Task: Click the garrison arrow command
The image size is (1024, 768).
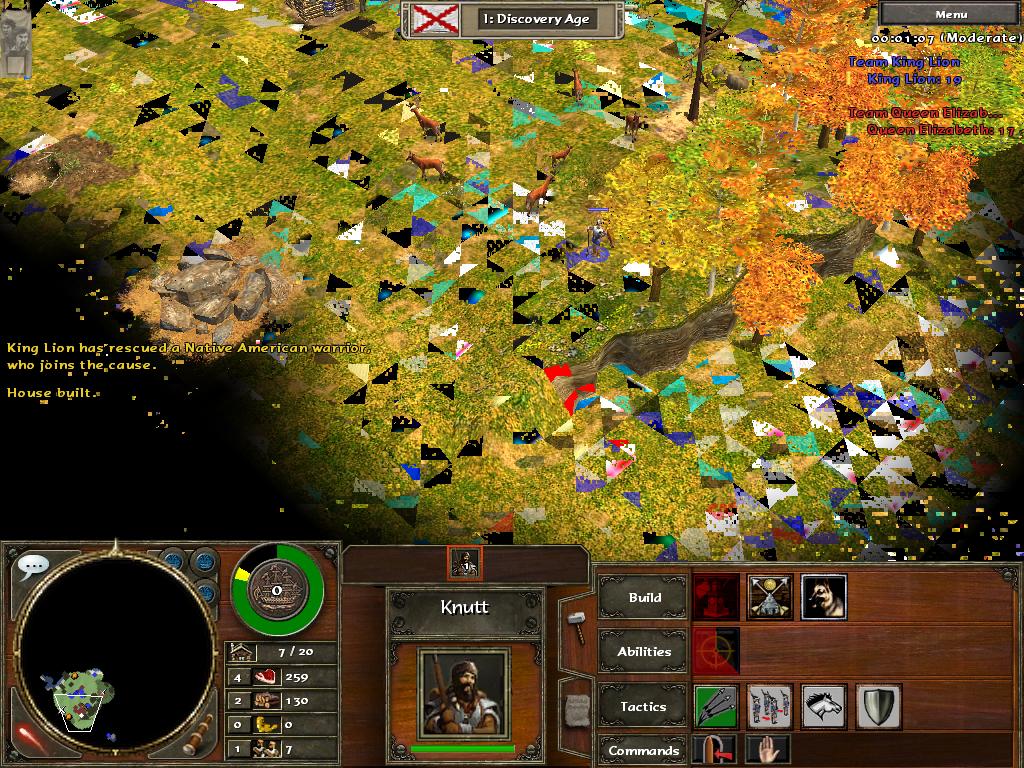Action: click(x=716, y=750)
